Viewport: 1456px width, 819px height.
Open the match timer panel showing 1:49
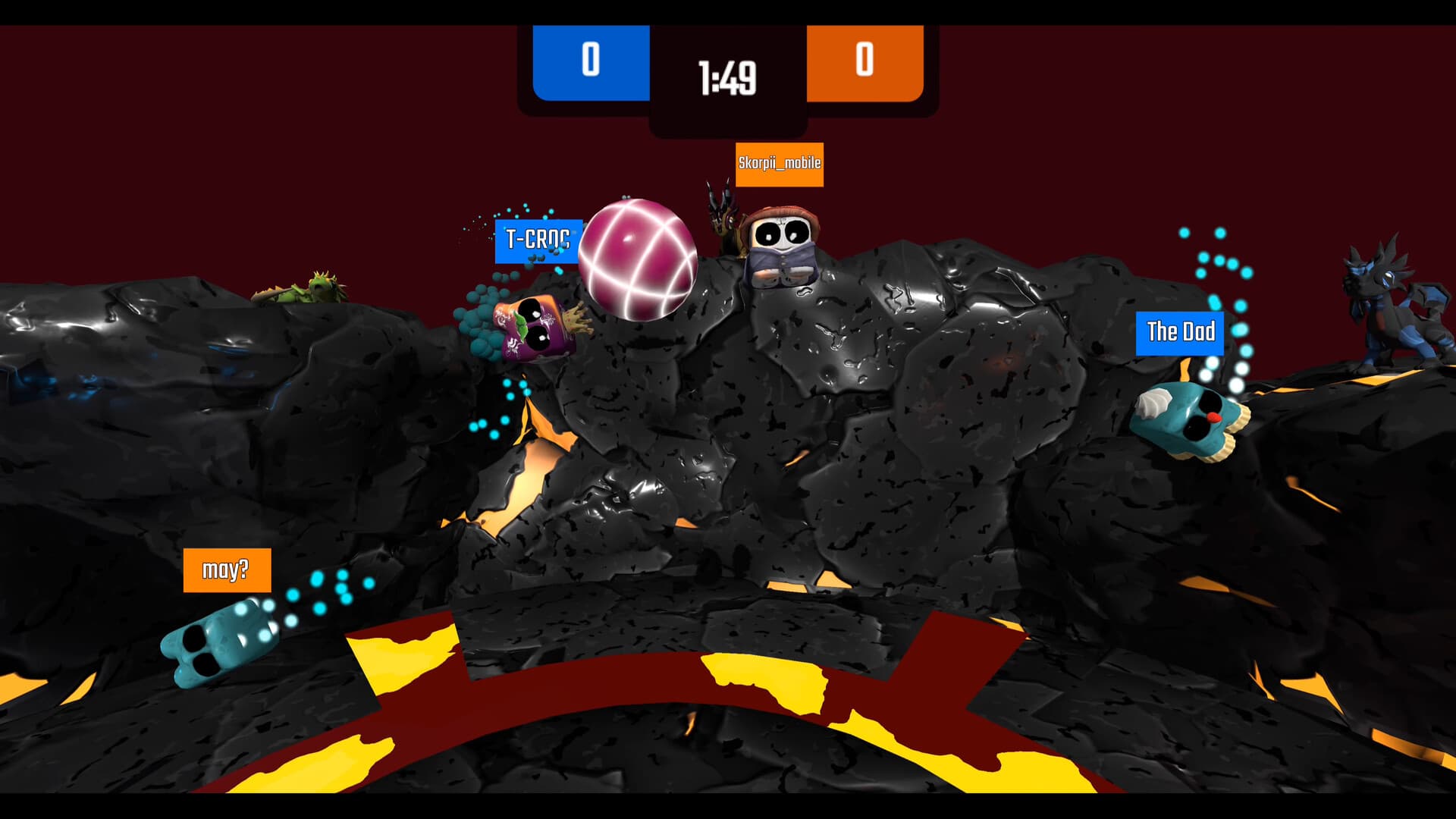point(726,76)
